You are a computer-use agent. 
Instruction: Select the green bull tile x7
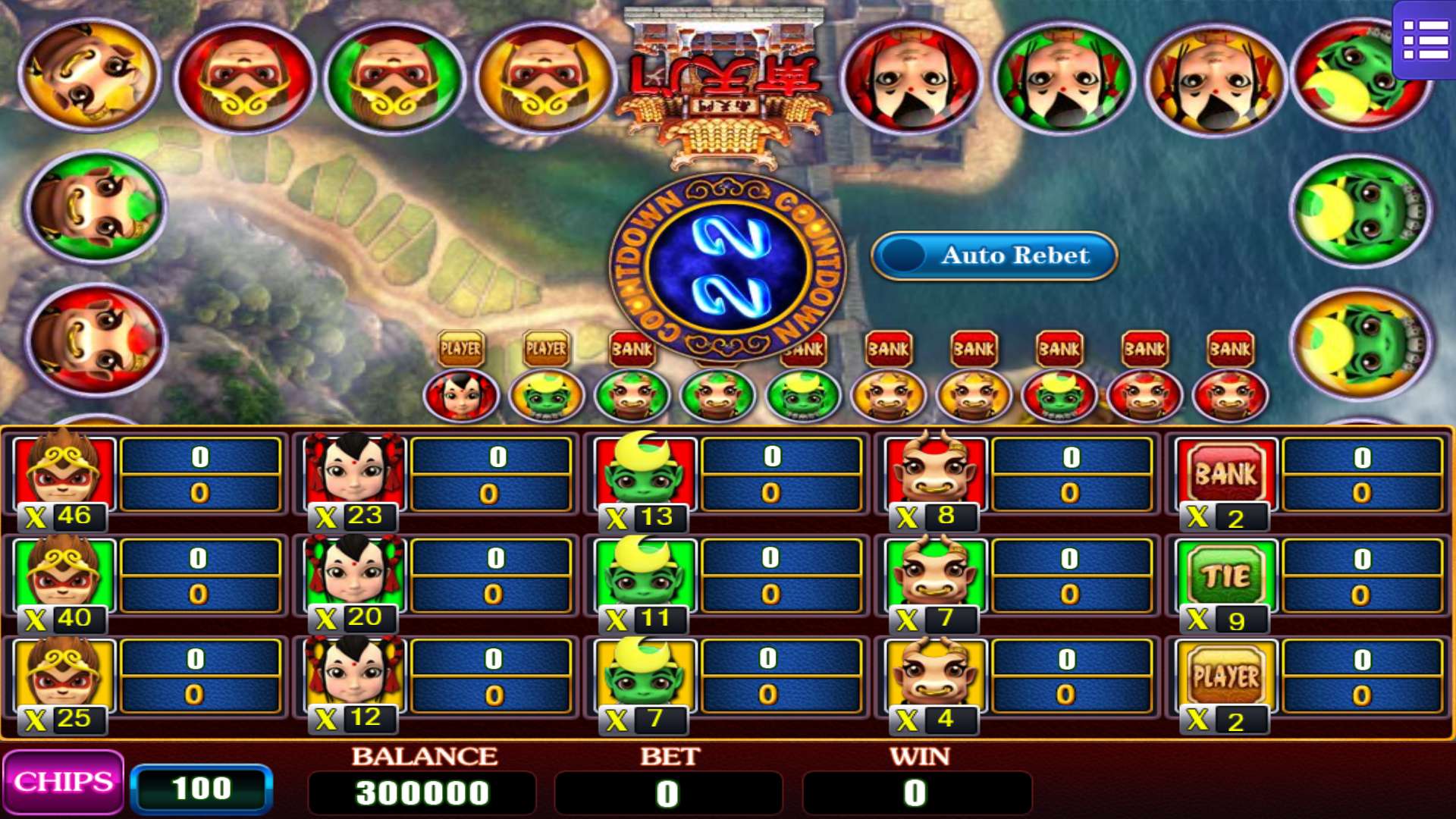(936, 576)
